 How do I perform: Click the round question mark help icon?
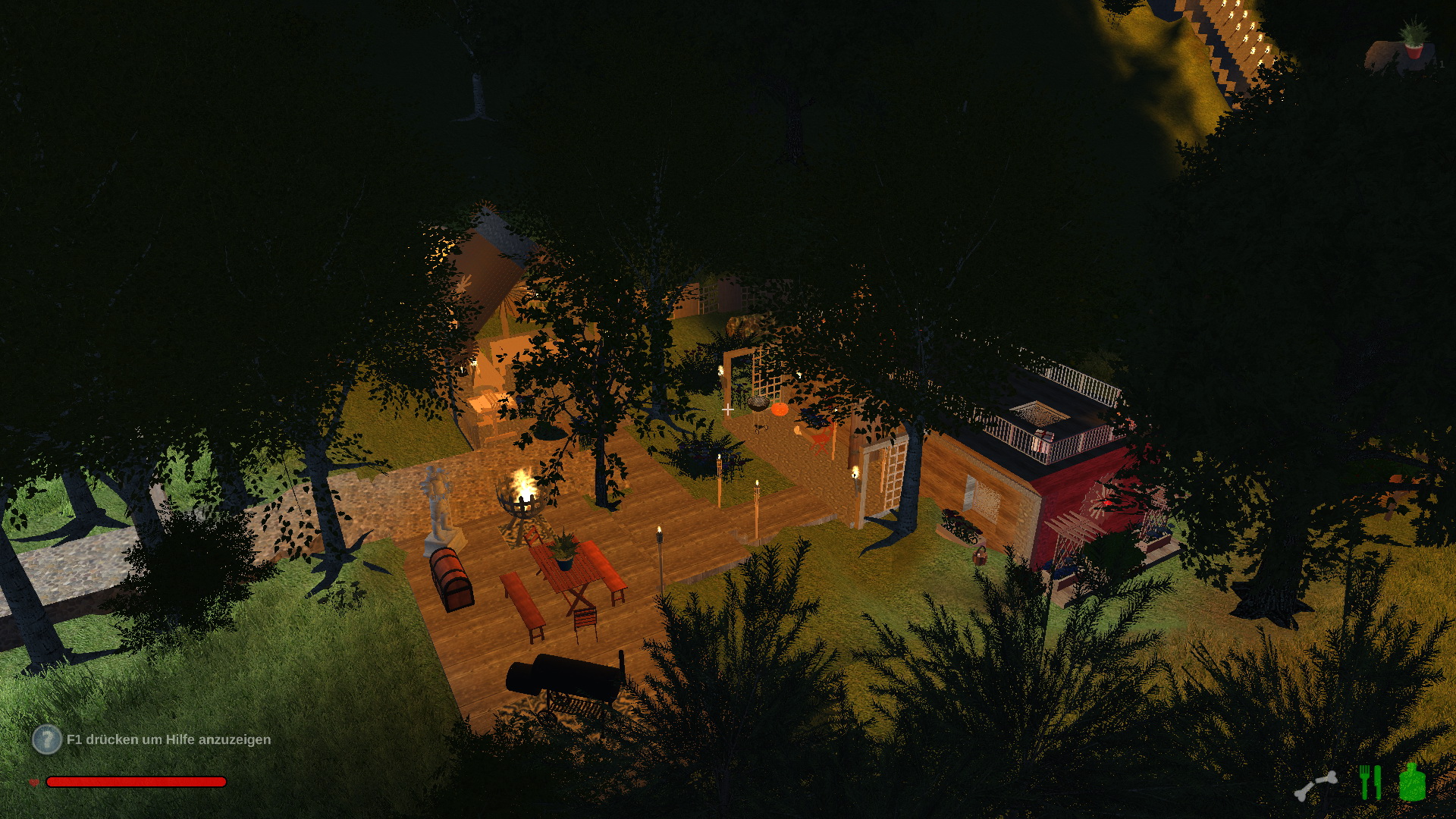pyautogui.click(x=47, y=739)
